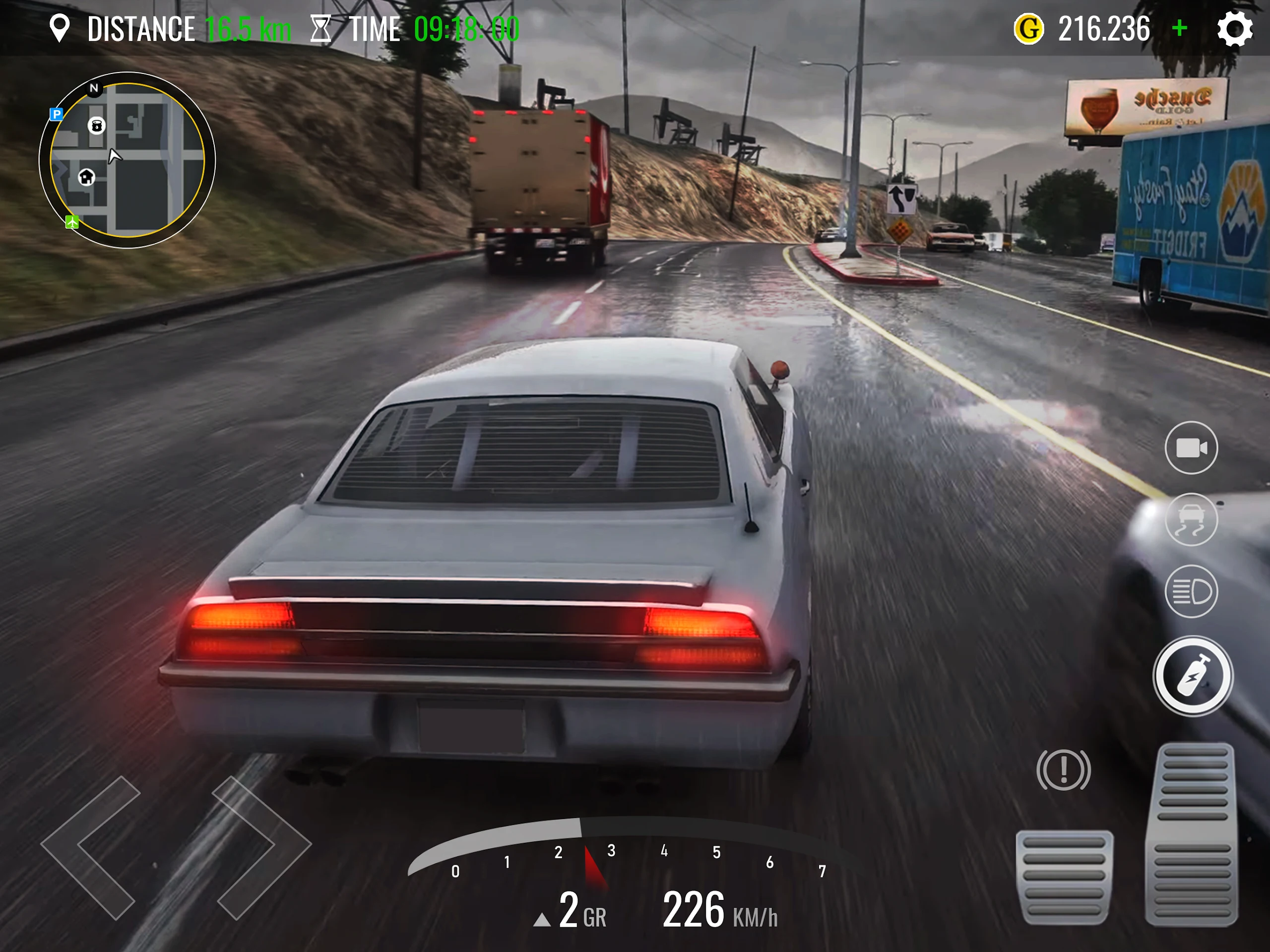Switch camera view with the video camera icon
Image resolution: width=1270 pixels, height=952 pixels.
pos(1191,448)
